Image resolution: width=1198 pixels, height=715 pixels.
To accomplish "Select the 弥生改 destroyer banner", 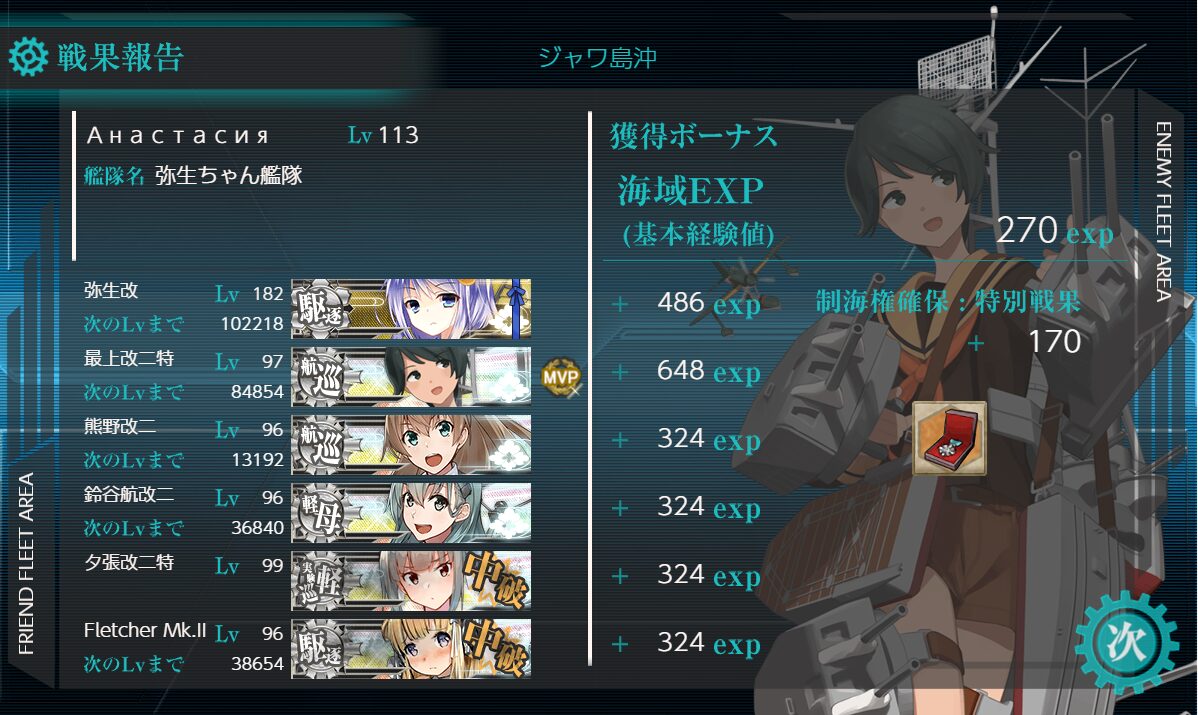I will click(411, 309).
